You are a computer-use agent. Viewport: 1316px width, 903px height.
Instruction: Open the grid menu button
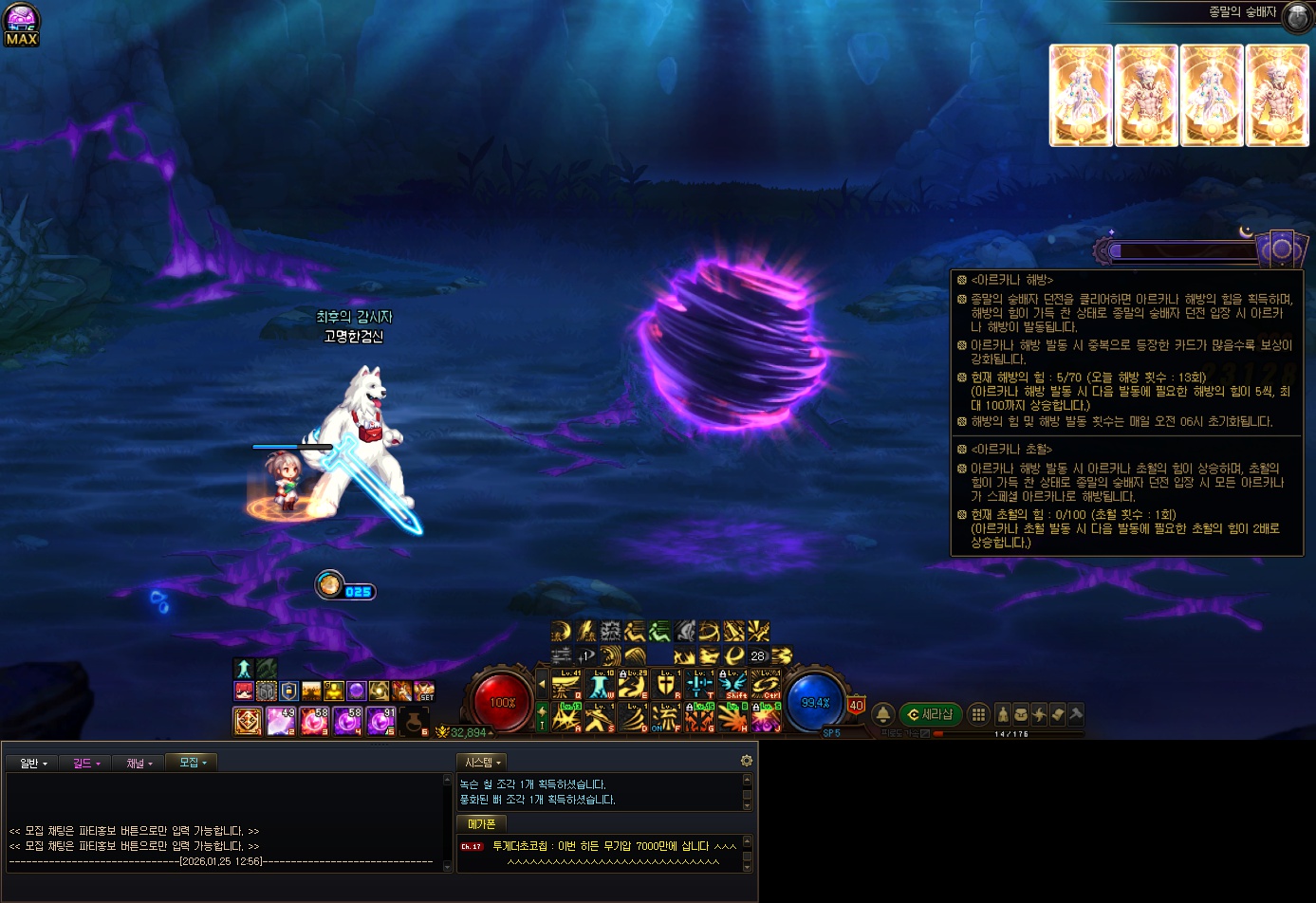[978, 714]
